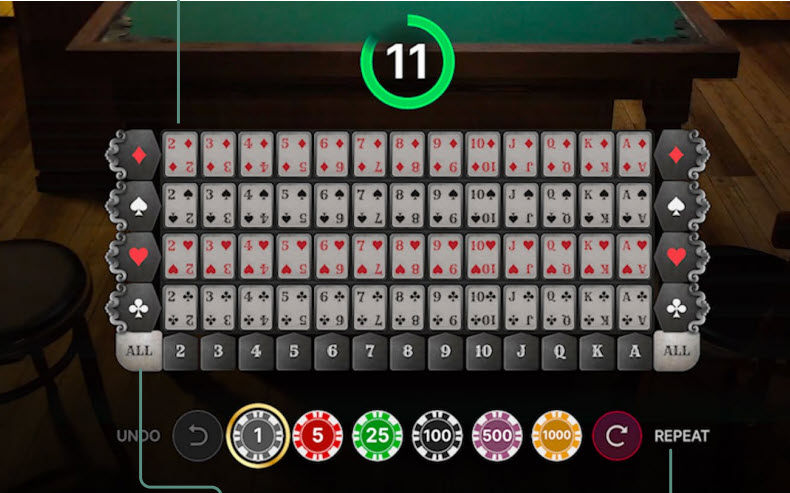This screenshot has width=790, height=493.
Task: Bet on all 10s via column button
Action: coord(483,352)
